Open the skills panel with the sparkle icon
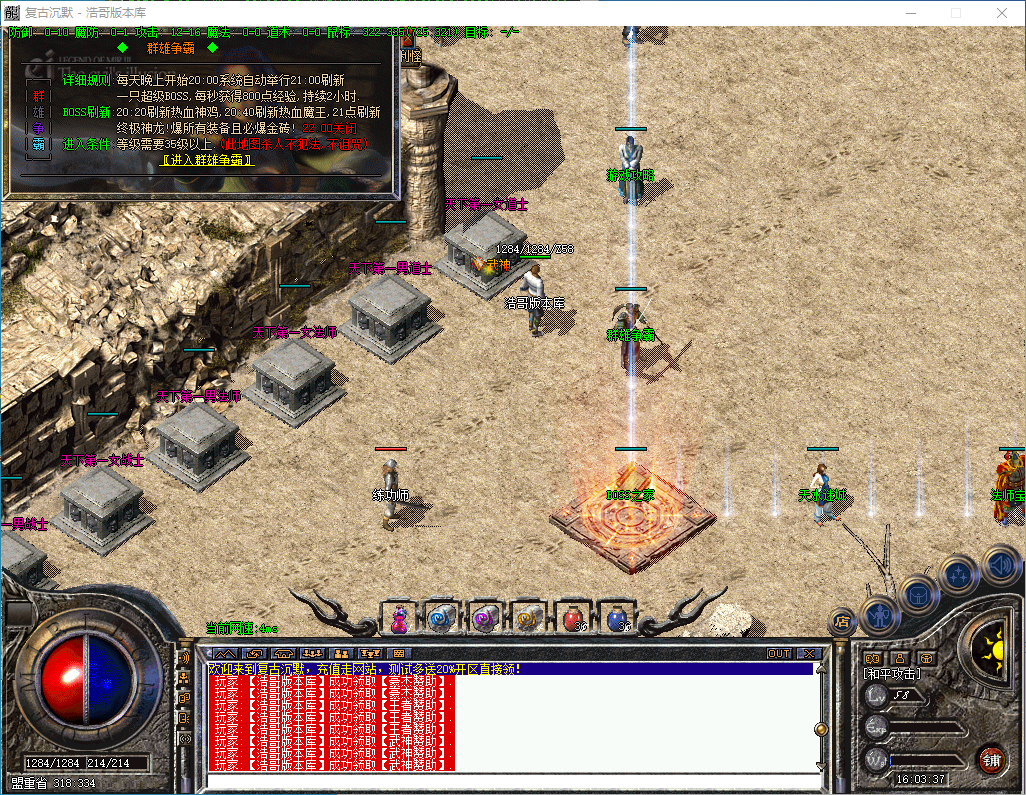The width and height of the screenshot is (1026, 795). pyautogui.click(x=959, y=574)
